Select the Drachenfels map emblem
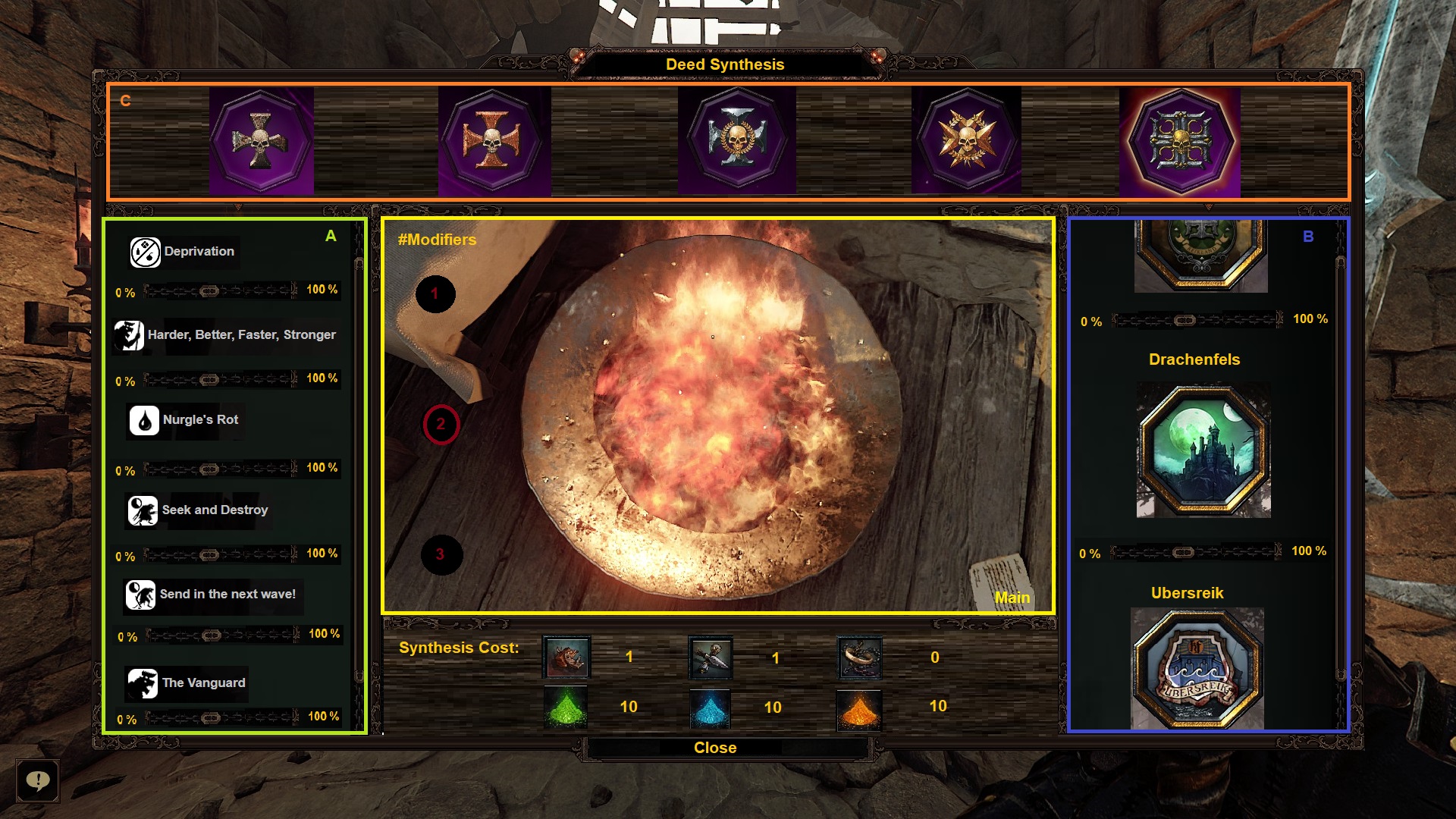This screenshot has width=1456, height=819. [x=1203, y=451]
